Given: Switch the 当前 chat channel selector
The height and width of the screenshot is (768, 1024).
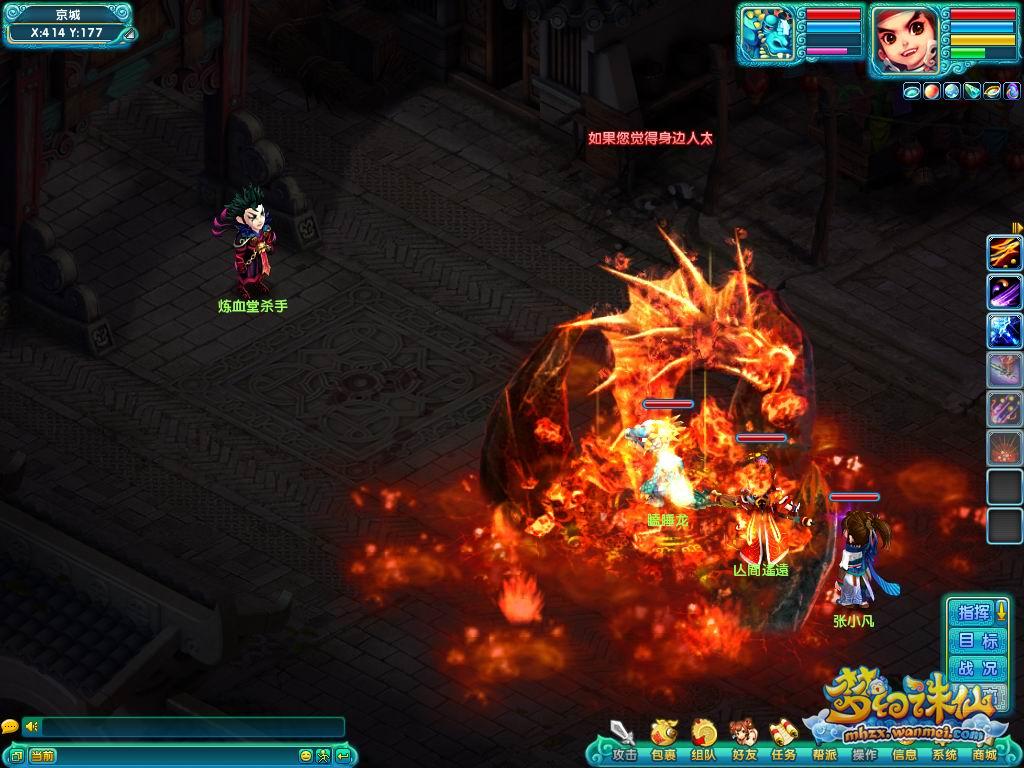Looking at the screenshot, I should click(x=42, y=755).
